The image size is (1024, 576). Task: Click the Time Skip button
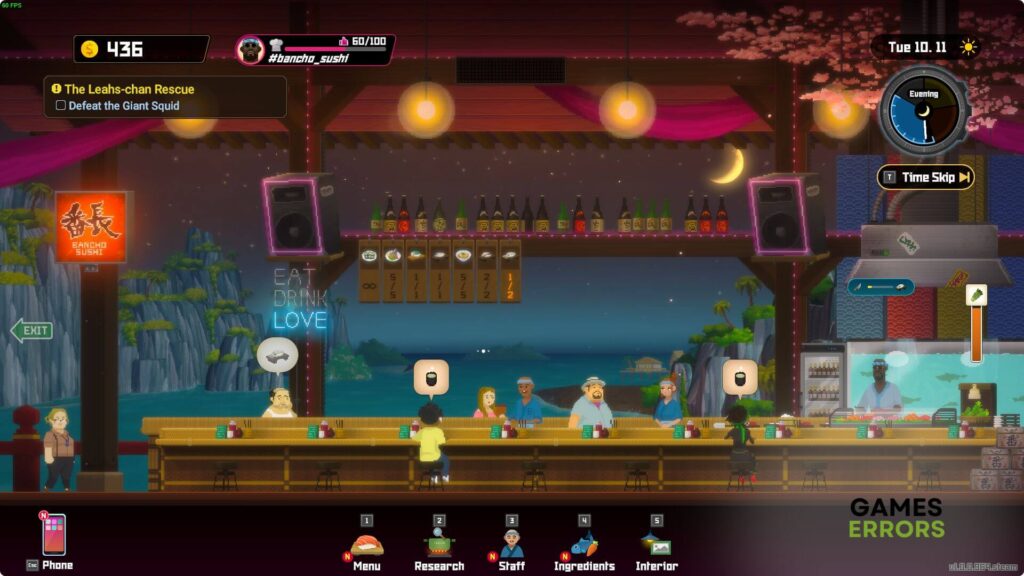click(926, 178)
